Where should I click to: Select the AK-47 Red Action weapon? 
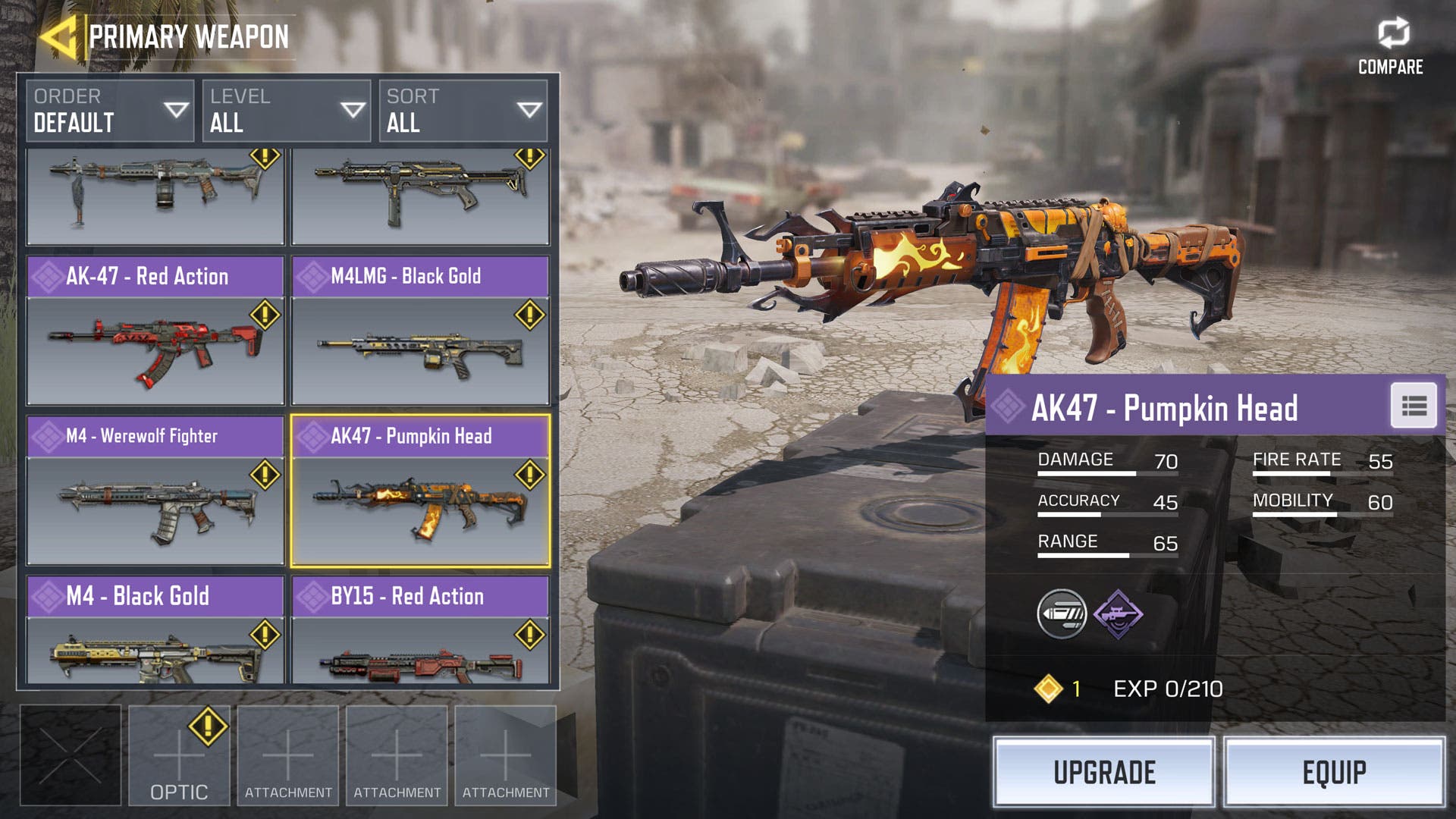pyautogui.click(x=155, y=331)
